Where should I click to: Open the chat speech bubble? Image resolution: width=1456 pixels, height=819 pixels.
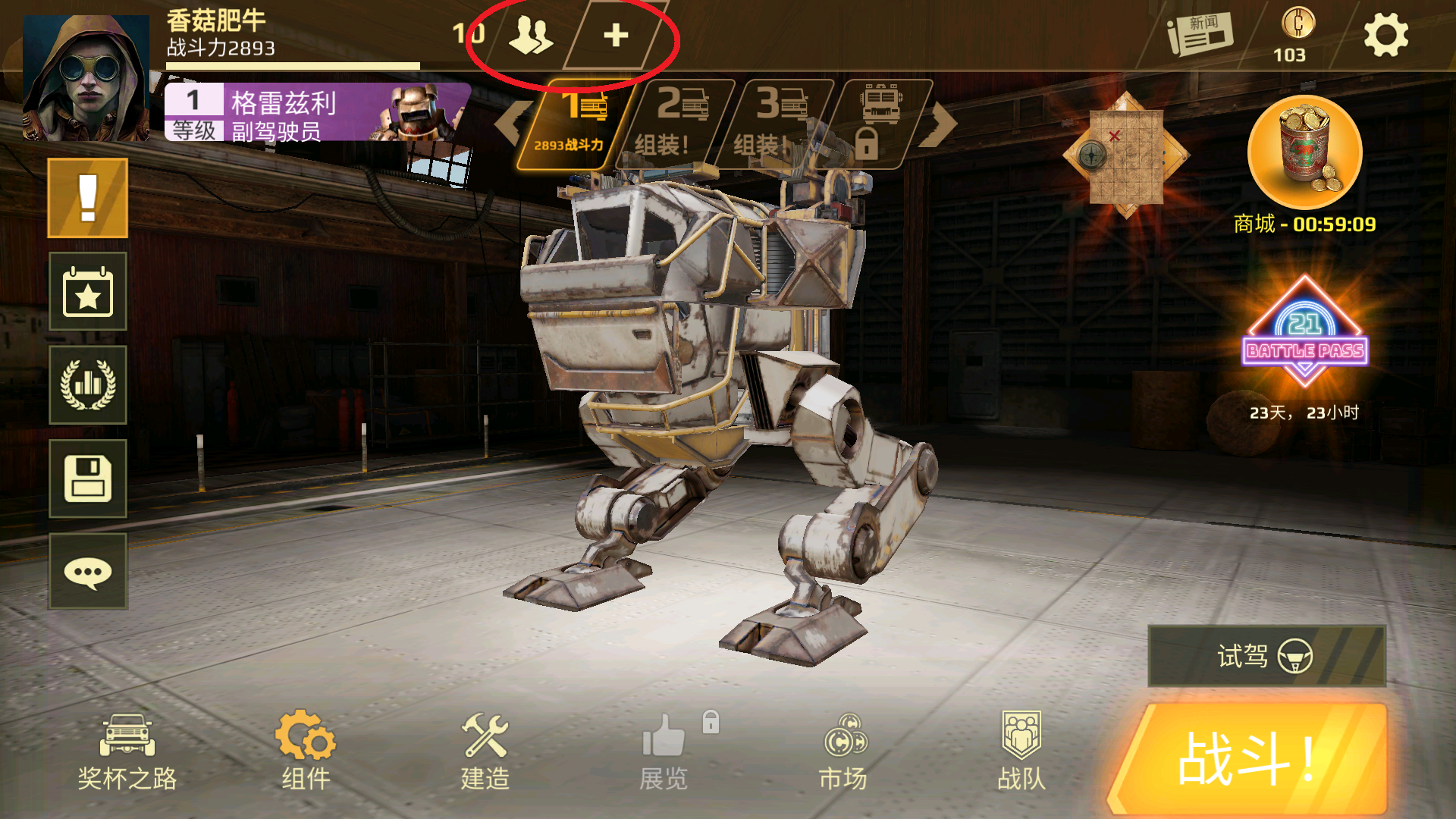[x=88, y=572]
